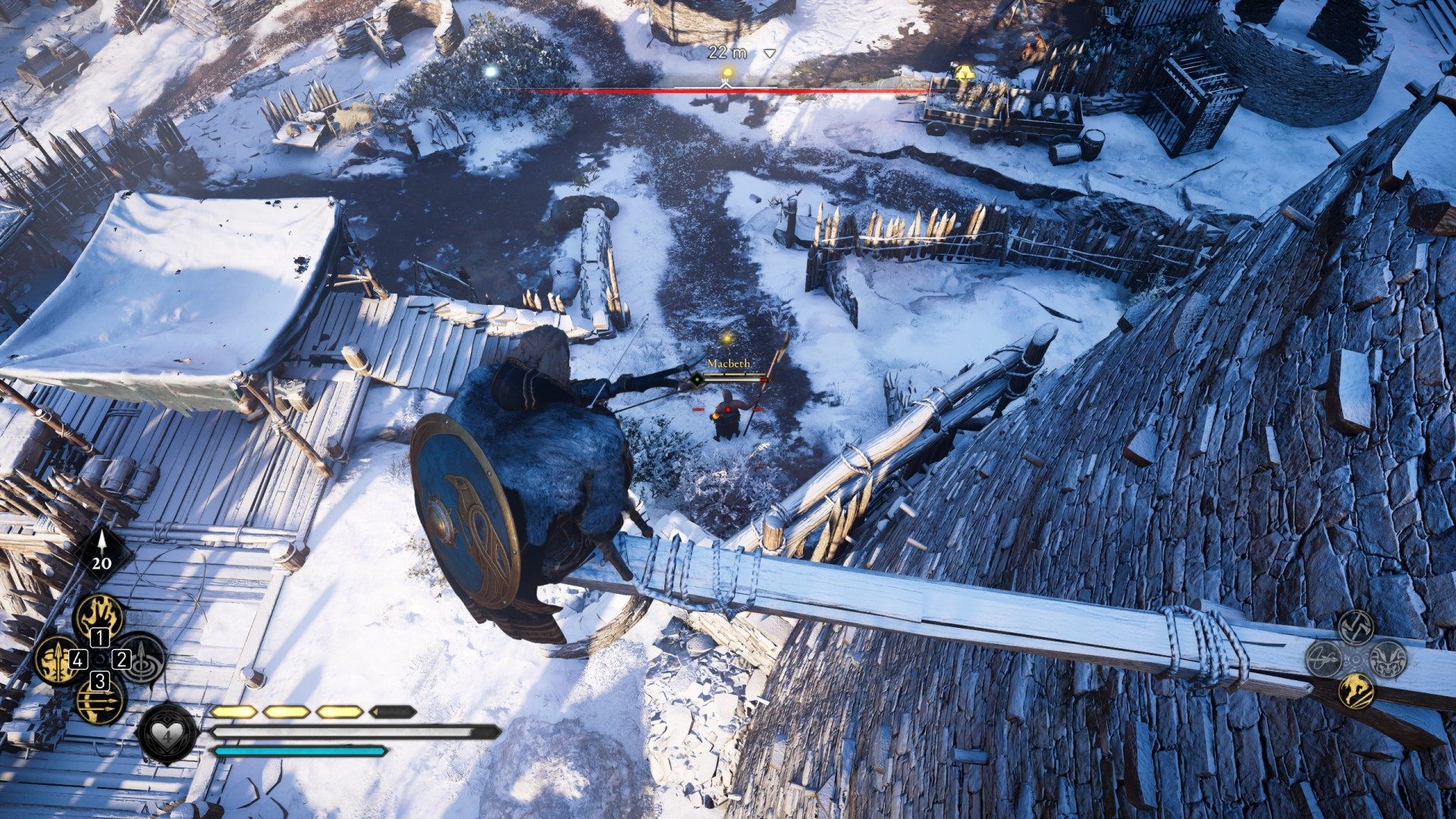
Task: Activate the crossed axes melee ability
Action: tap(1356, 626)
